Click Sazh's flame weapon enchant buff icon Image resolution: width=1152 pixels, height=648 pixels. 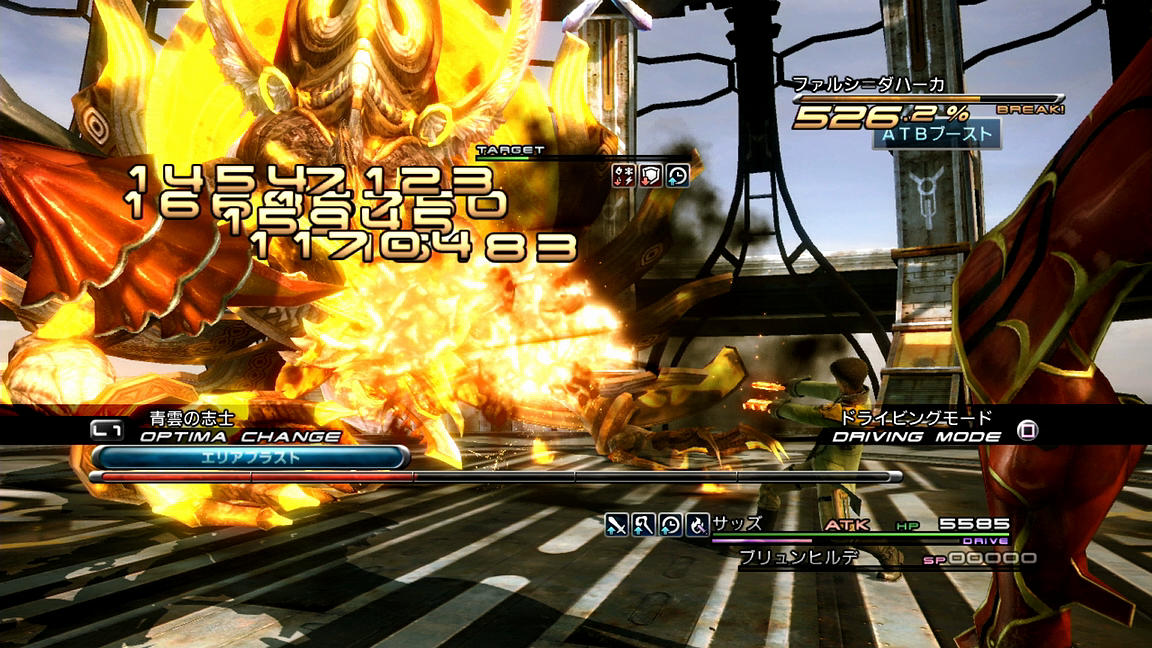(697, 523)
